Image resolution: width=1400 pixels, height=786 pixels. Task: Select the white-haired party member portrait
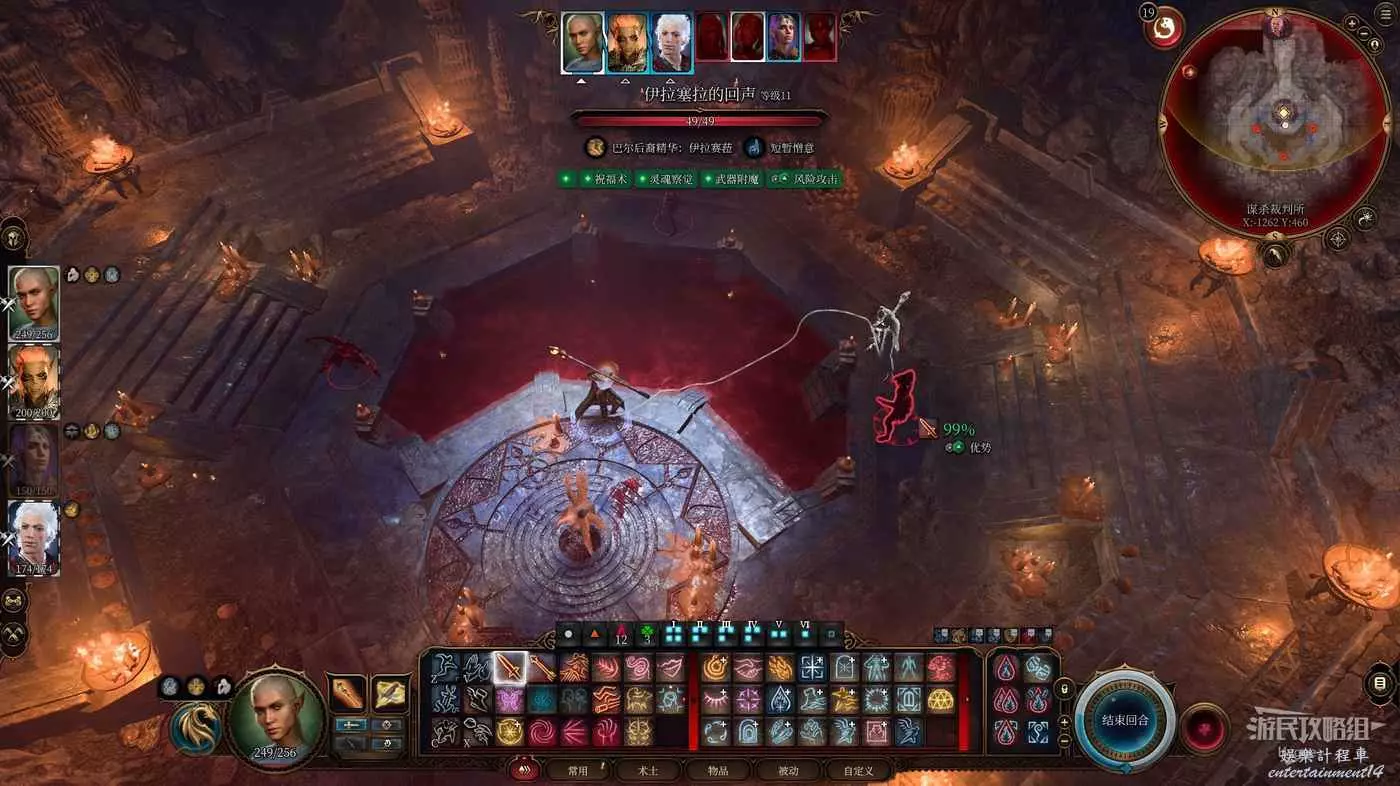click(x=34, y=536)
